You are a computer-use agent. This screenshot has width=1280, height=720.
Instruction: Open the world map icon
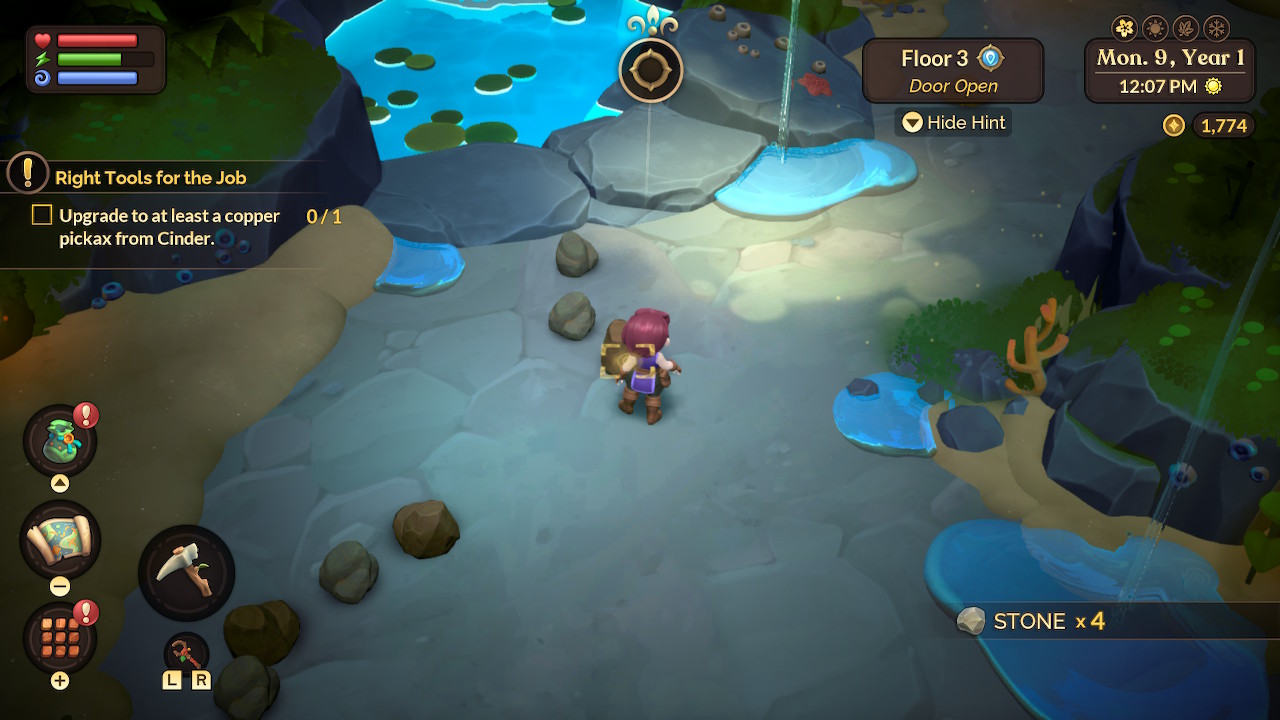coord(60,540)
